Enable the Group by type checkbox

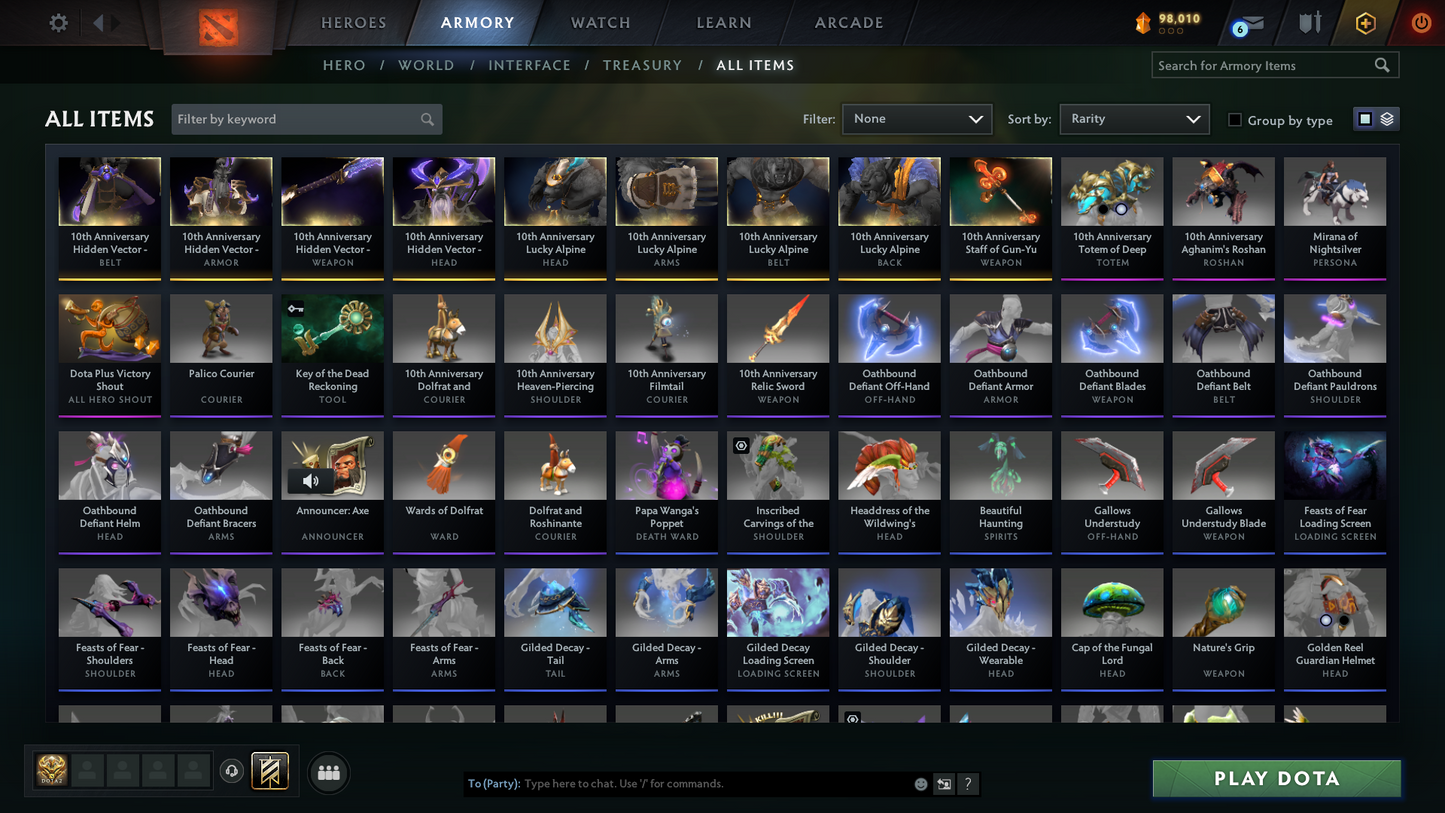coord(1234,120)
